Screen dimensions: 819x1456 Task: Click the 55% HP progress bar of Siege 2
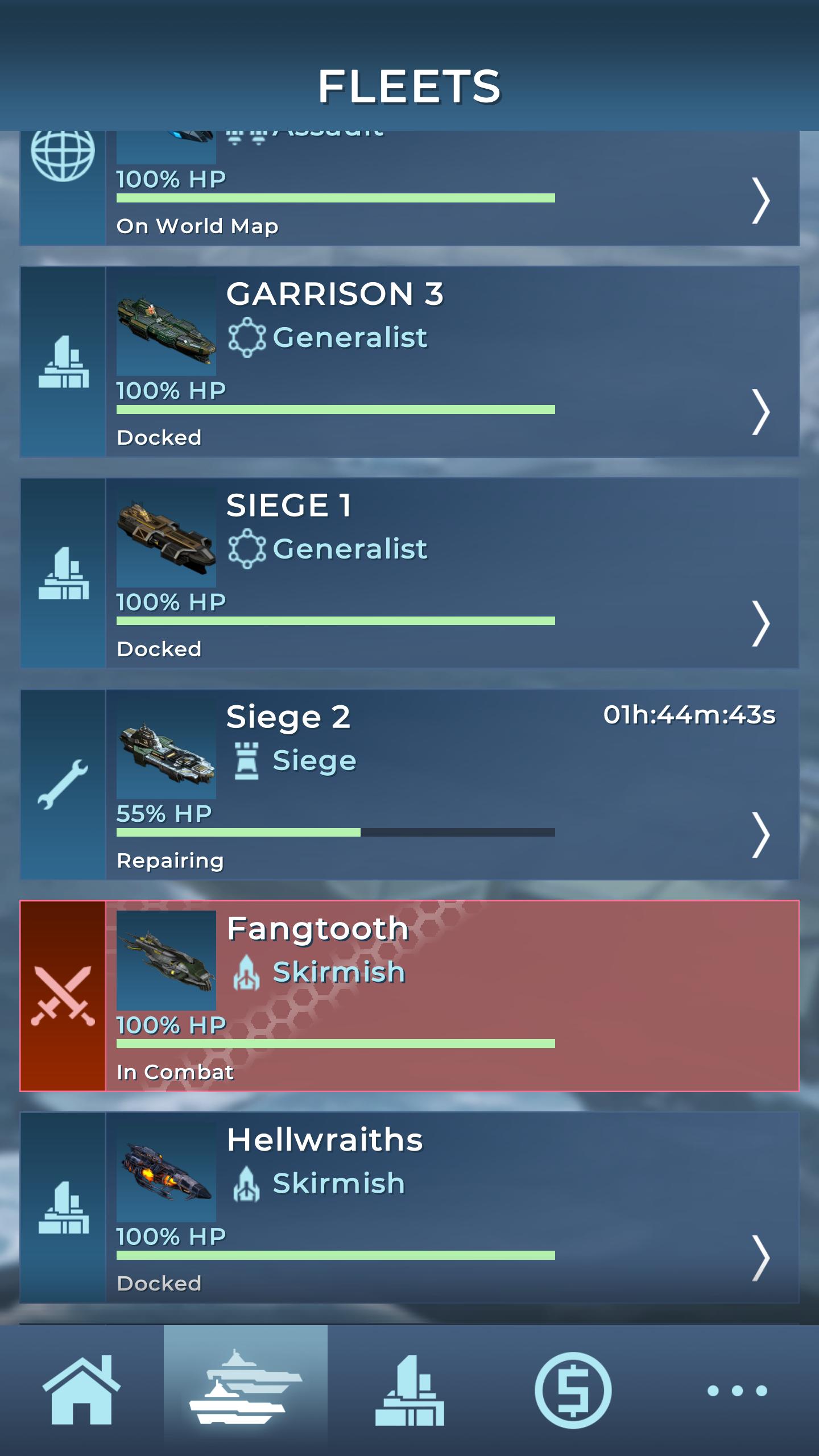click(x=336, y=832)
